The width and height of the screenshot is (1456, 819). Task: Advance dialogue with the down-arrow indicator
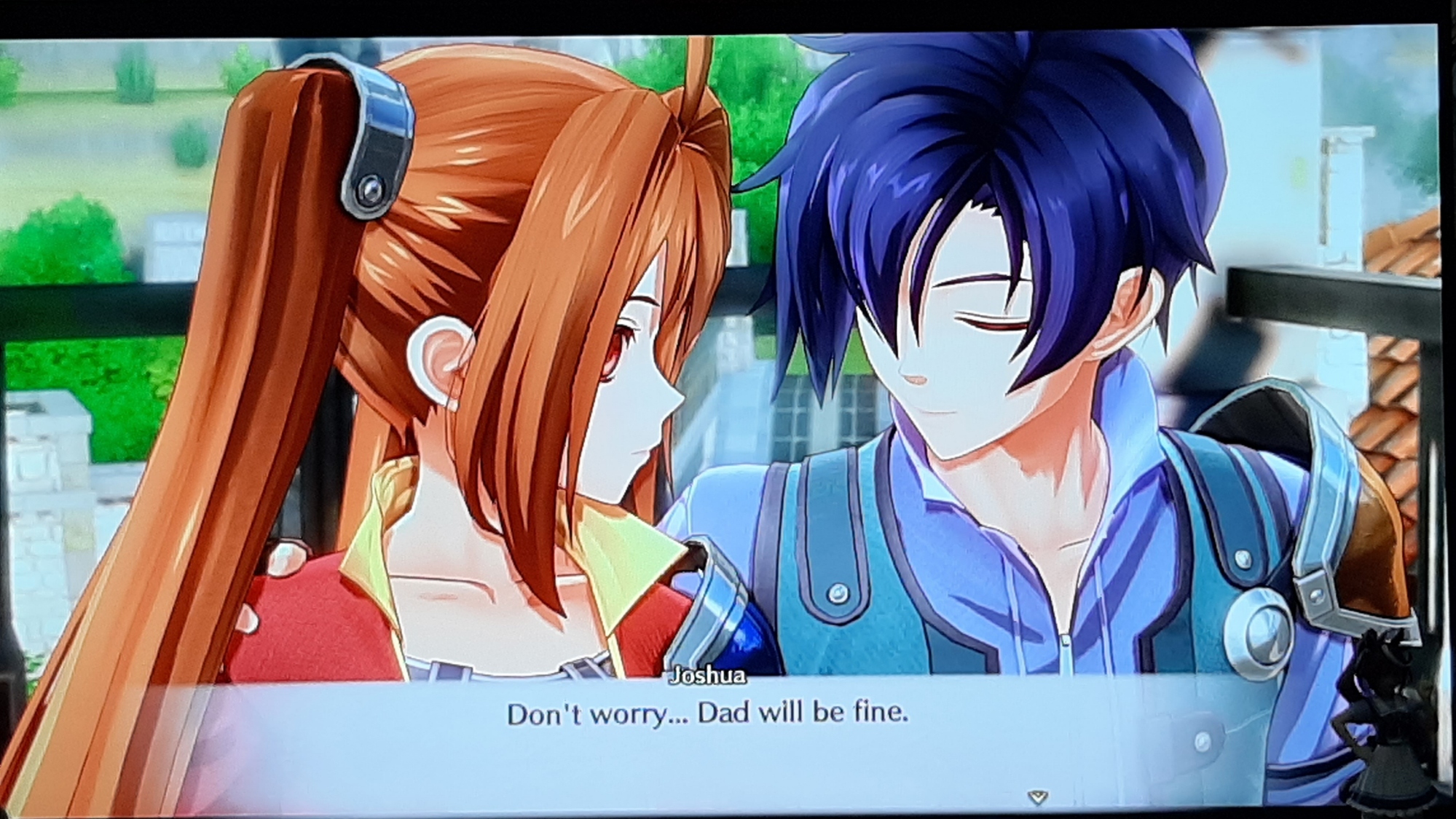pos(1037,797)
